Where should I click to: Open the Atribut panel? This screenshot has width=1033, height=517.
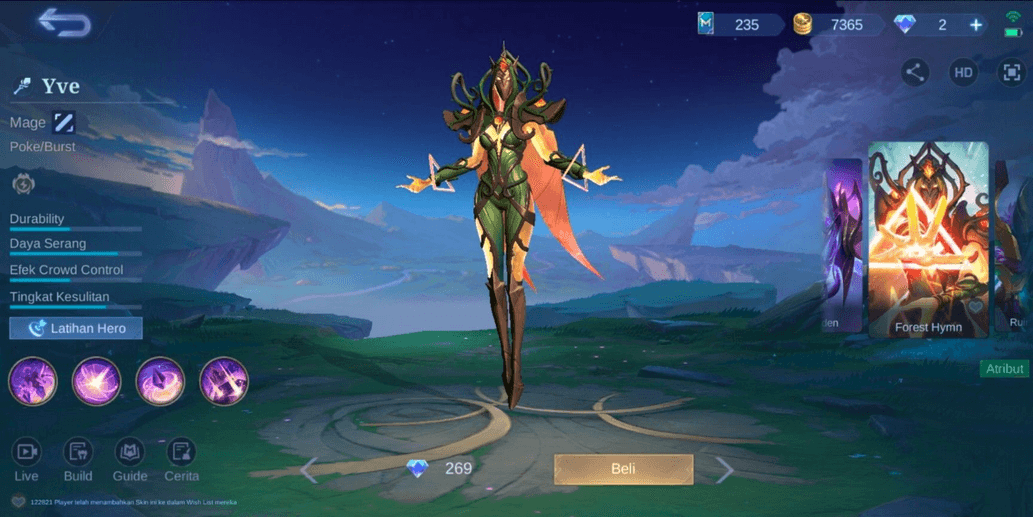pyautogui.click(x=1005, y=369)
